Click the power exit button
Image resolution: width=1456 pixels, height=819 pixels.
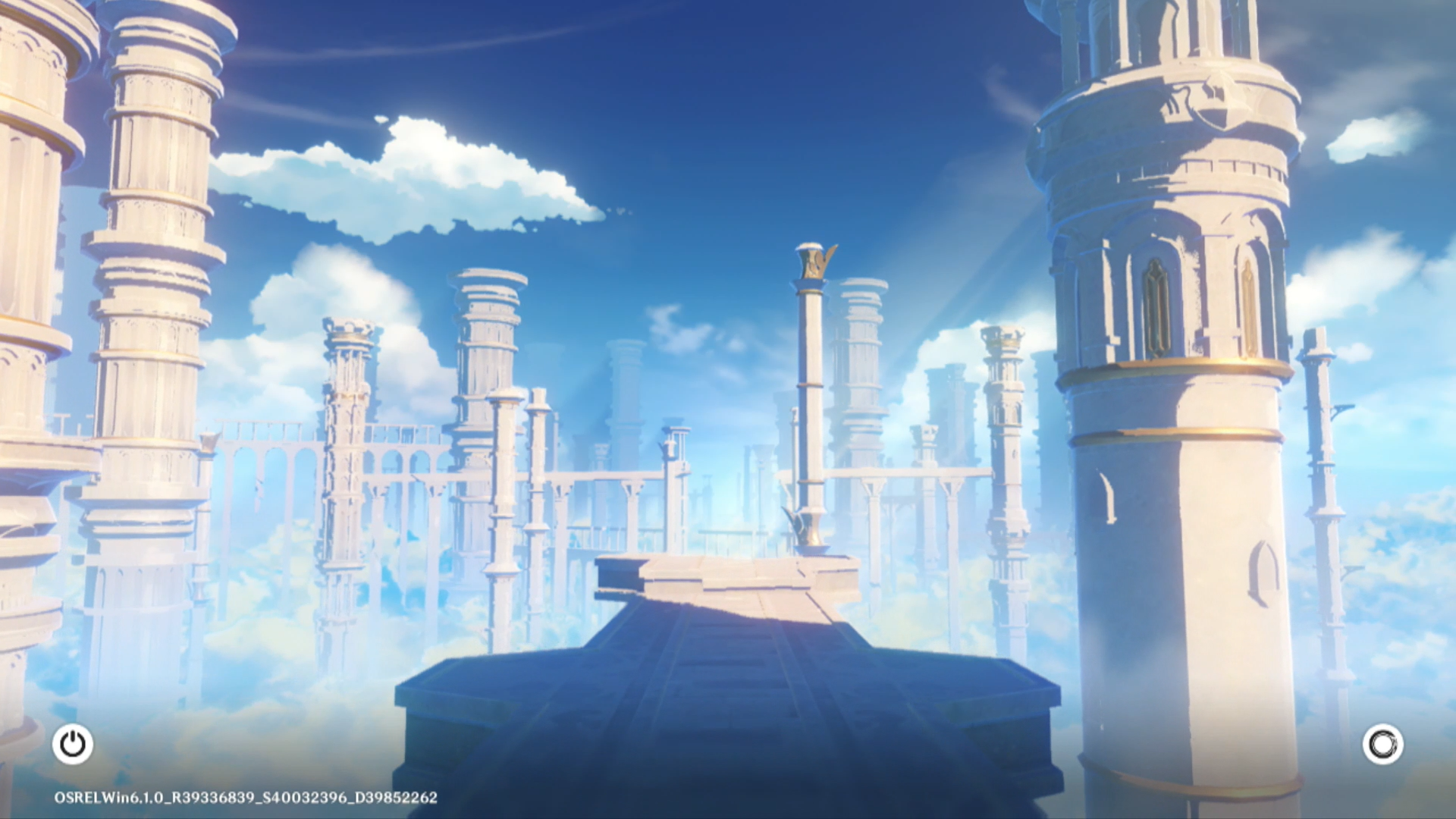point(73,744)
